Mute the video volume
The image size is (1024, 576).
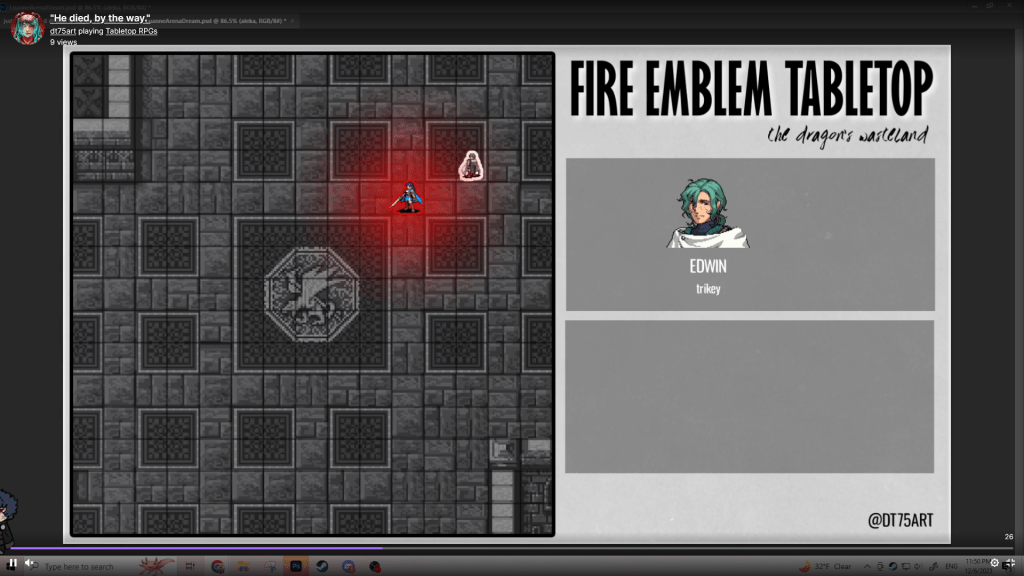click(x=29, y=562)
